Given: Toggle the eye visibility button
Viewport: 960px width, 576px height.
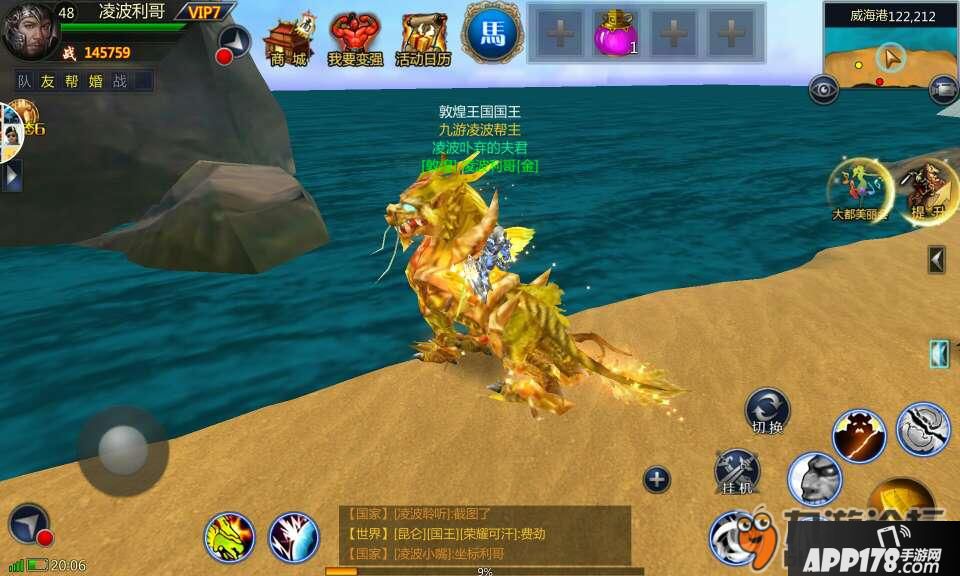Looking at the screenshot, I should coord(824,90).
